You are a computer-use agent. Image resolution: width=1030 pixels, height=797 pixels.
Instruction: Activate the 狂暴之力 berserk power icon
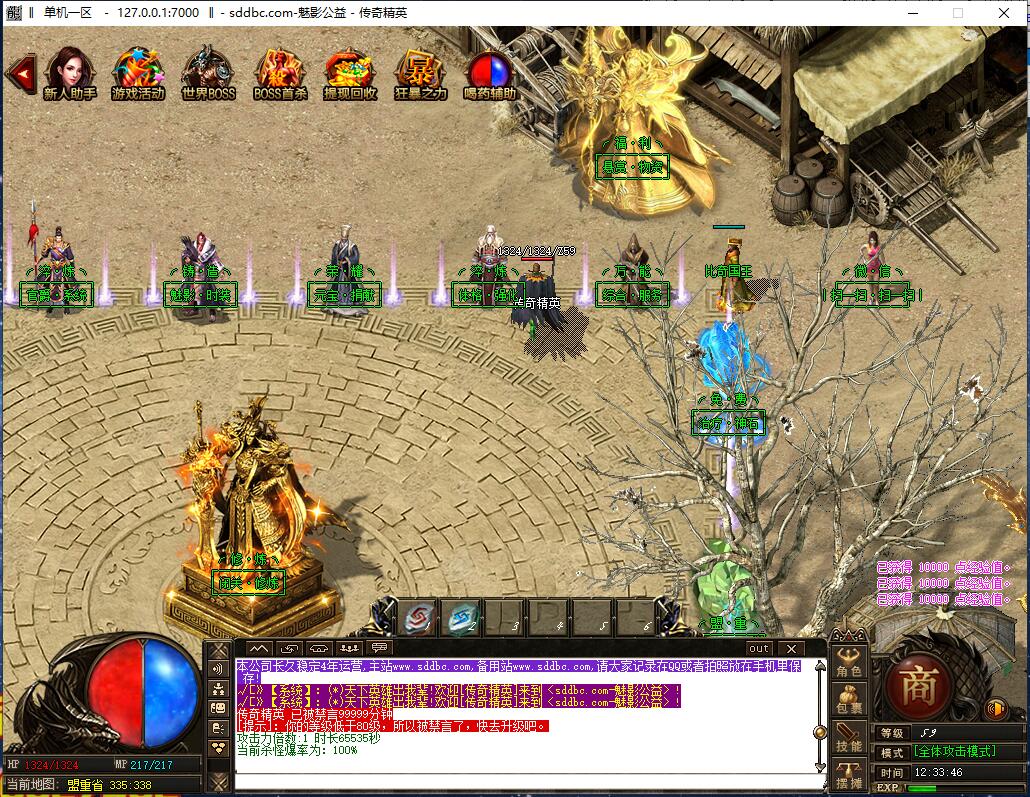coord(420,71)
